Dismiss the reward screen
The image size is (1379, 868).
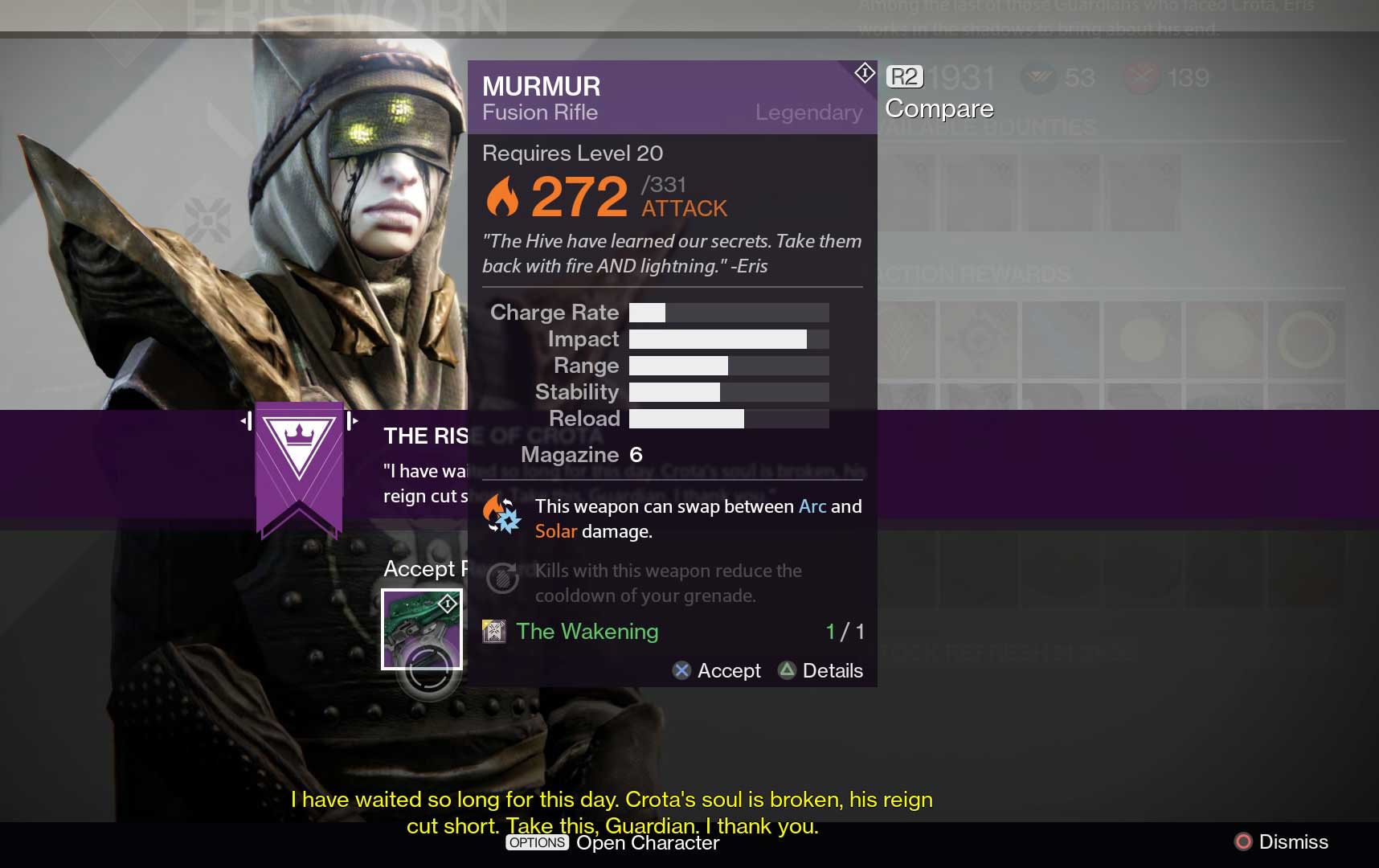click(1281, 841)
